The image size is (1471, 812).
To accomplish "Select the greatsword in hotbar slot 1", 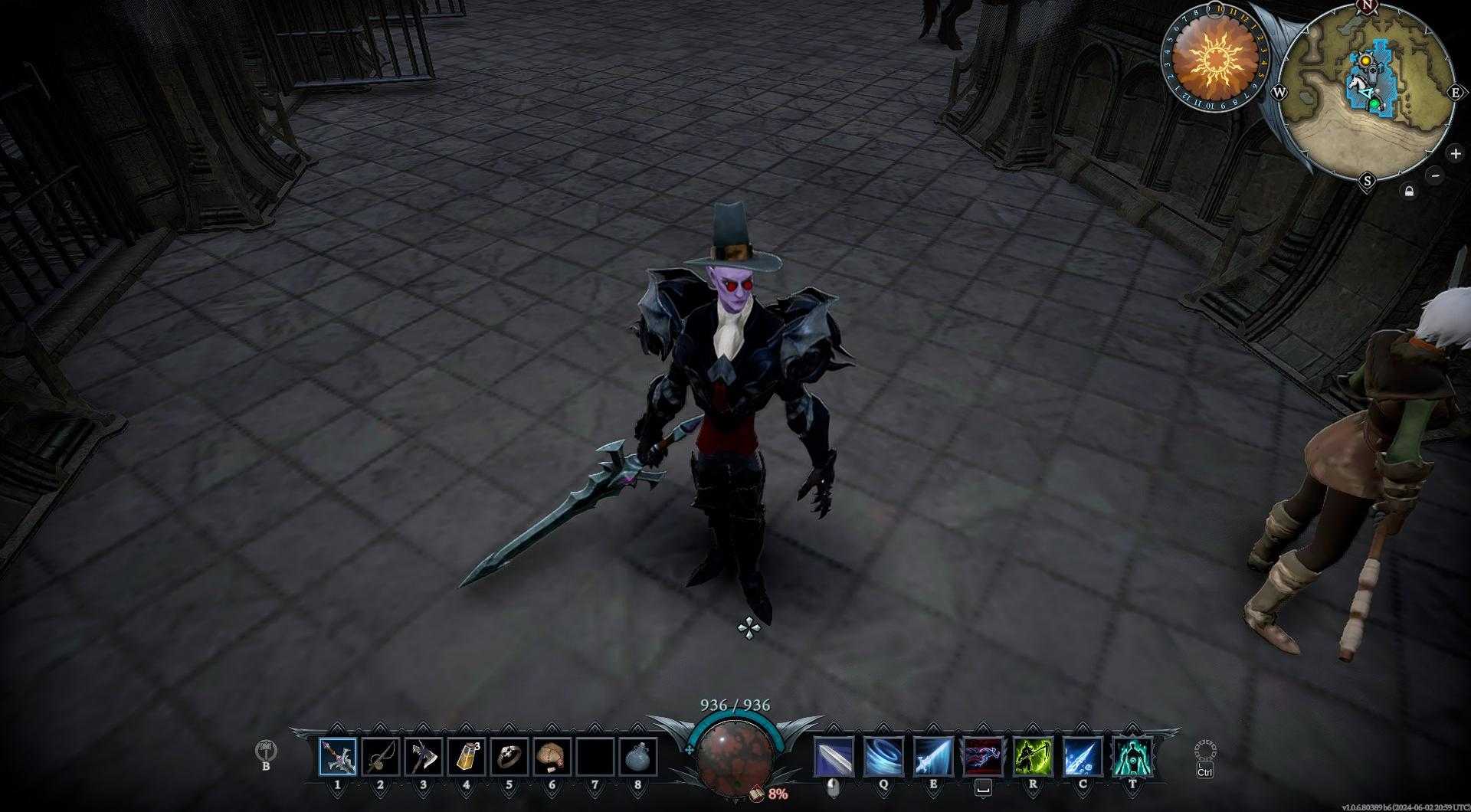I will (x=338, y=757).
